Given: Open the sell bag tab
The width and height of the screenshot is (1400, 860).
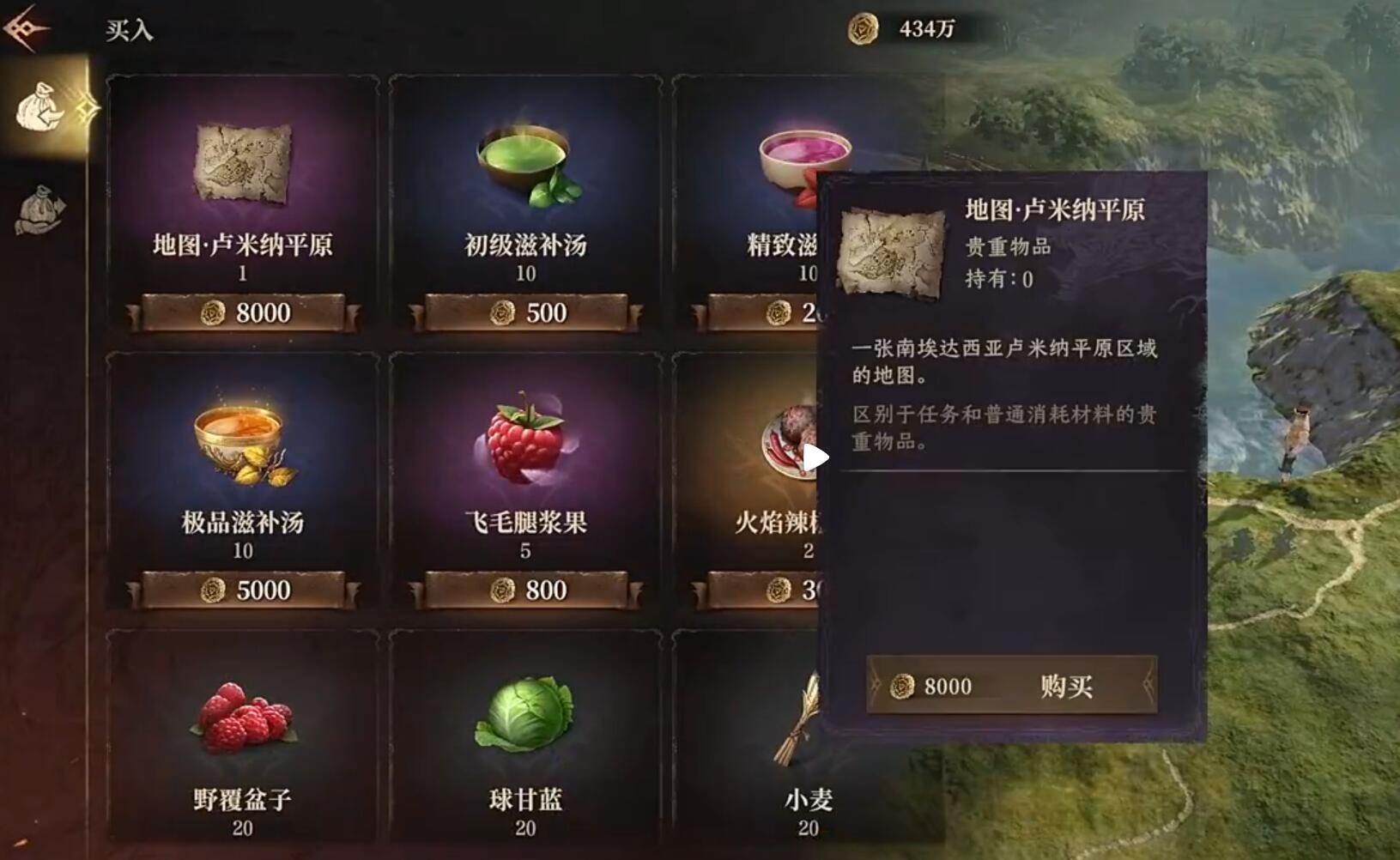Looking at the screenshot, I should (x=39, y=210).
